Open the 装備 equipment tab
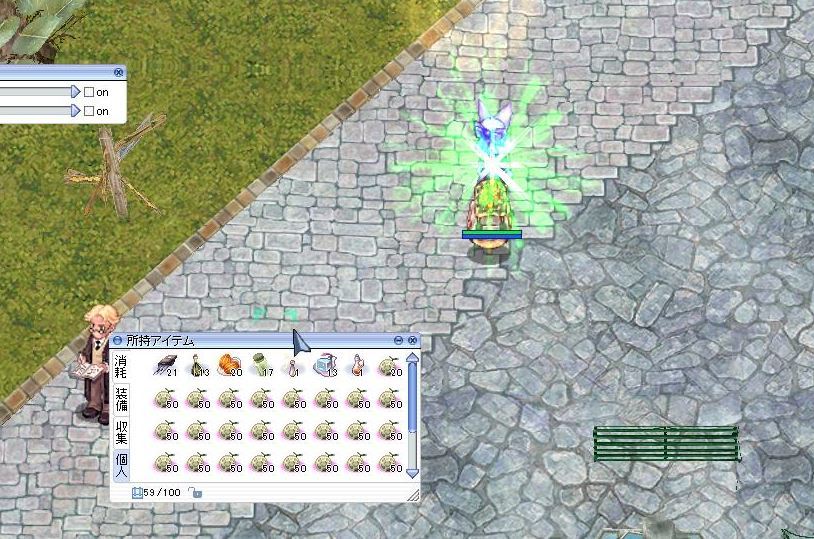 [x=121, y=400]
